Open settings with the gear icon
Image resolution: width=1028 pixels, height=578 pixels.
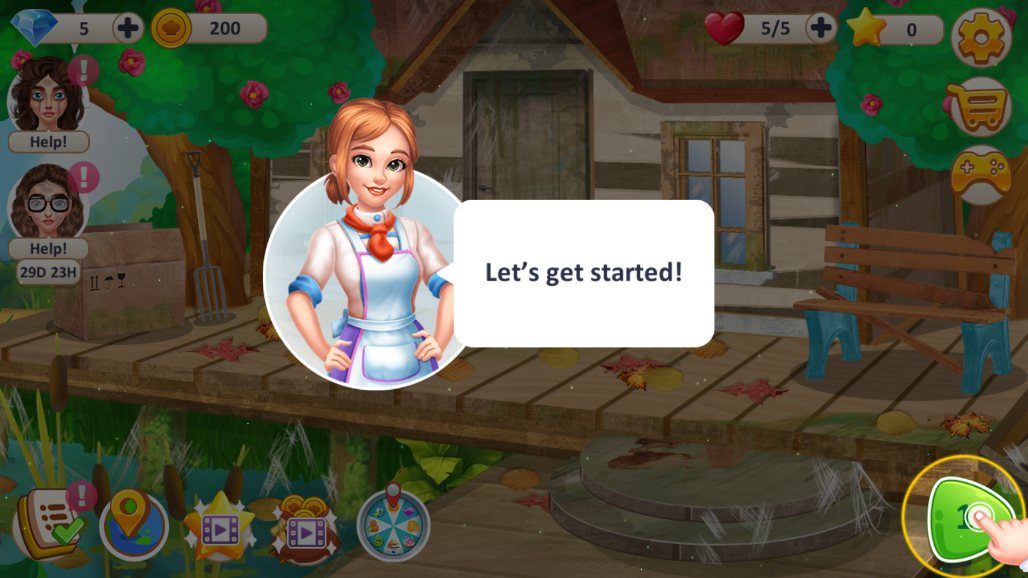[980, 38]
